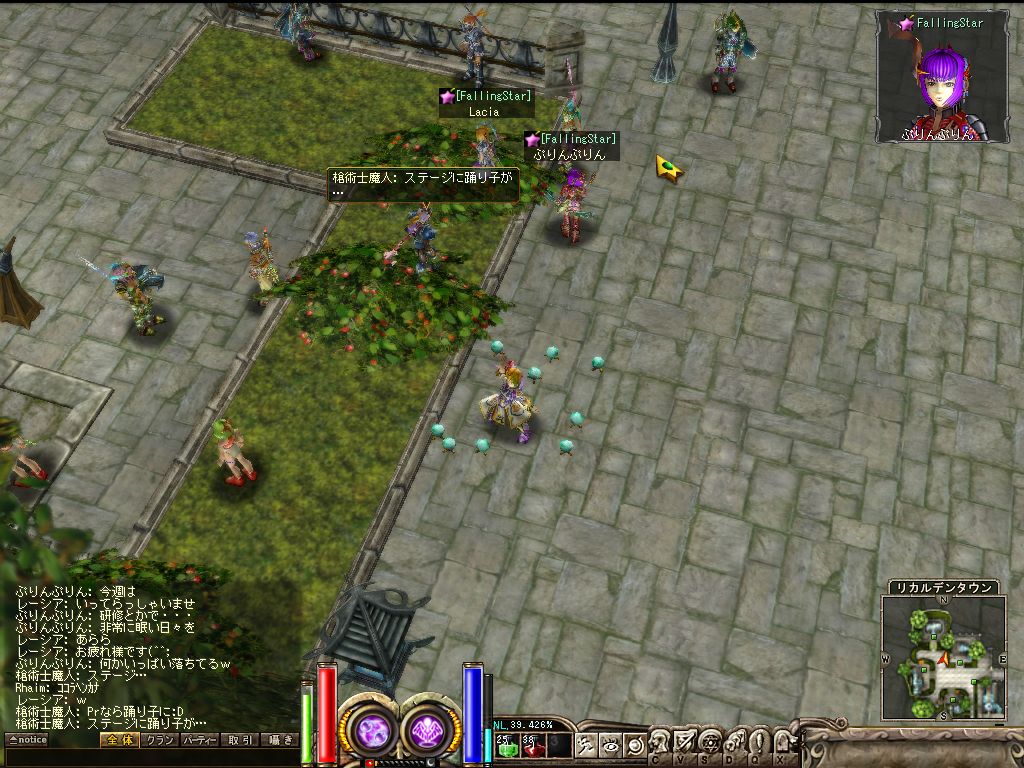This screenshot has width=1024, height=768.
Task: Switch to the 全体 chat tab
Action: 117,740
